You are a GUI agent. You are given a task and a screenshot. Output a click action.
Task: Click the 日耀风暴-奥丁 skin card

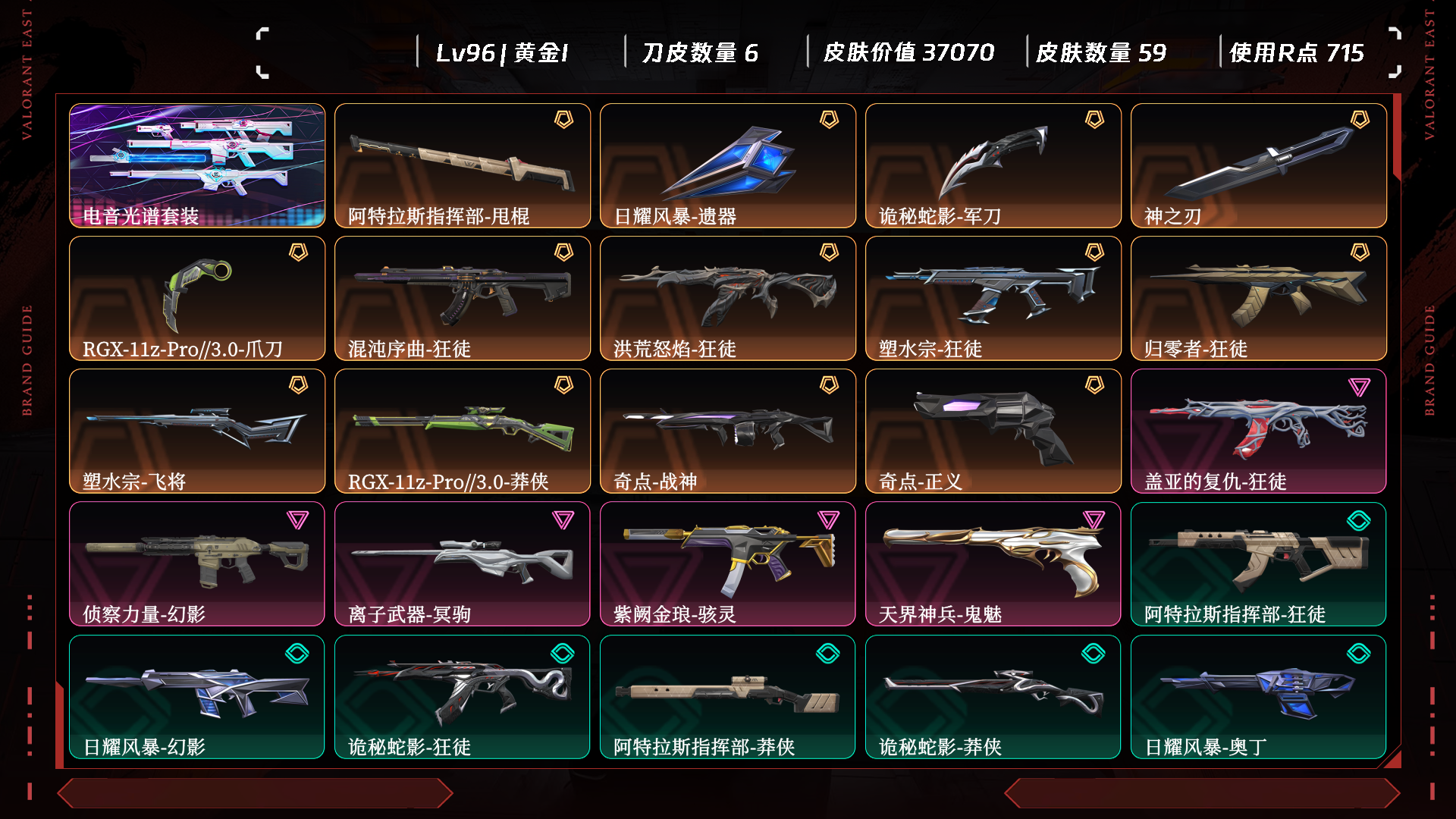[x=1259, y=696]
